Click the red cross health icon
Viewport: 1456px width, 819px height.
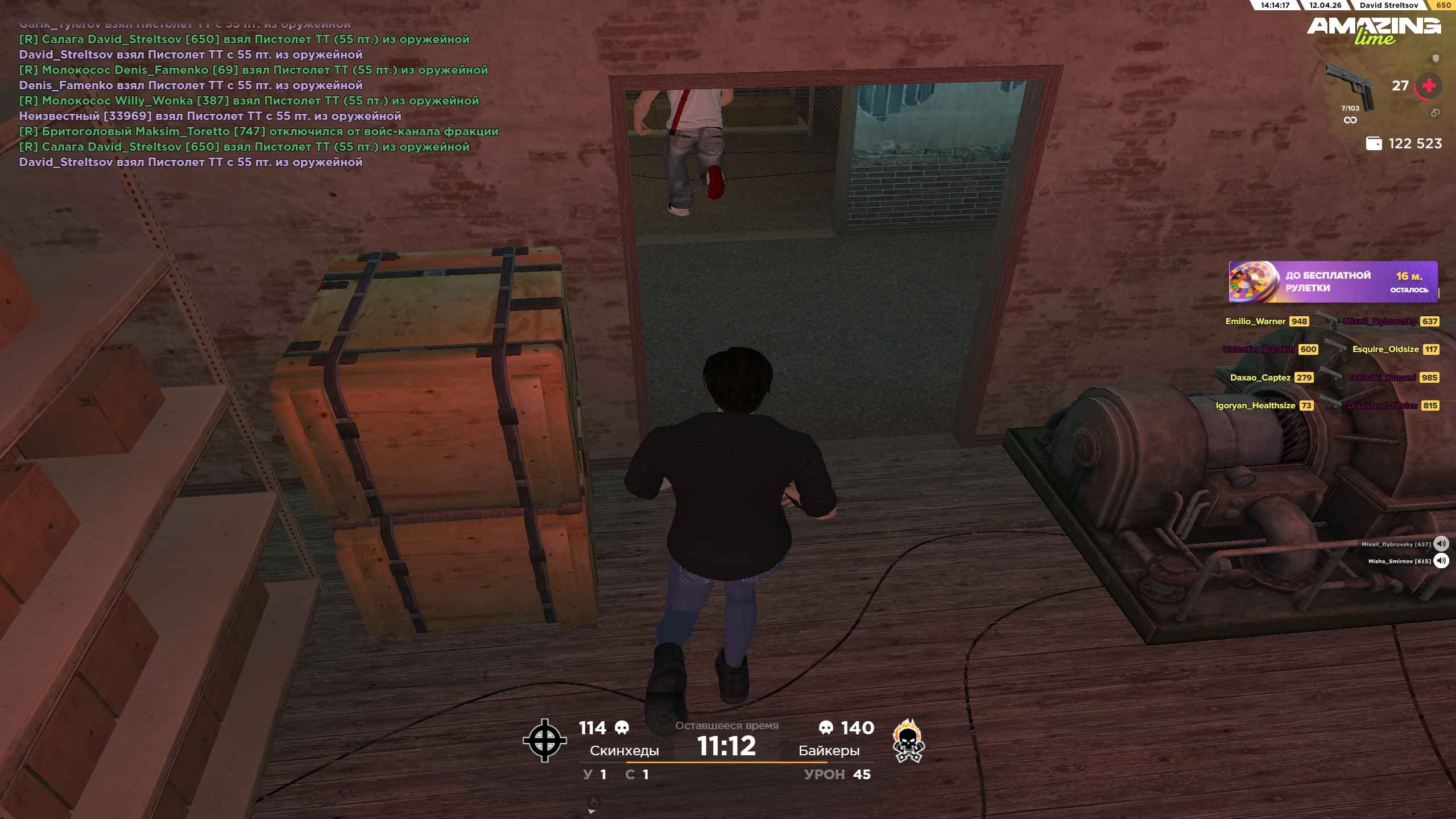[1428, 86]
